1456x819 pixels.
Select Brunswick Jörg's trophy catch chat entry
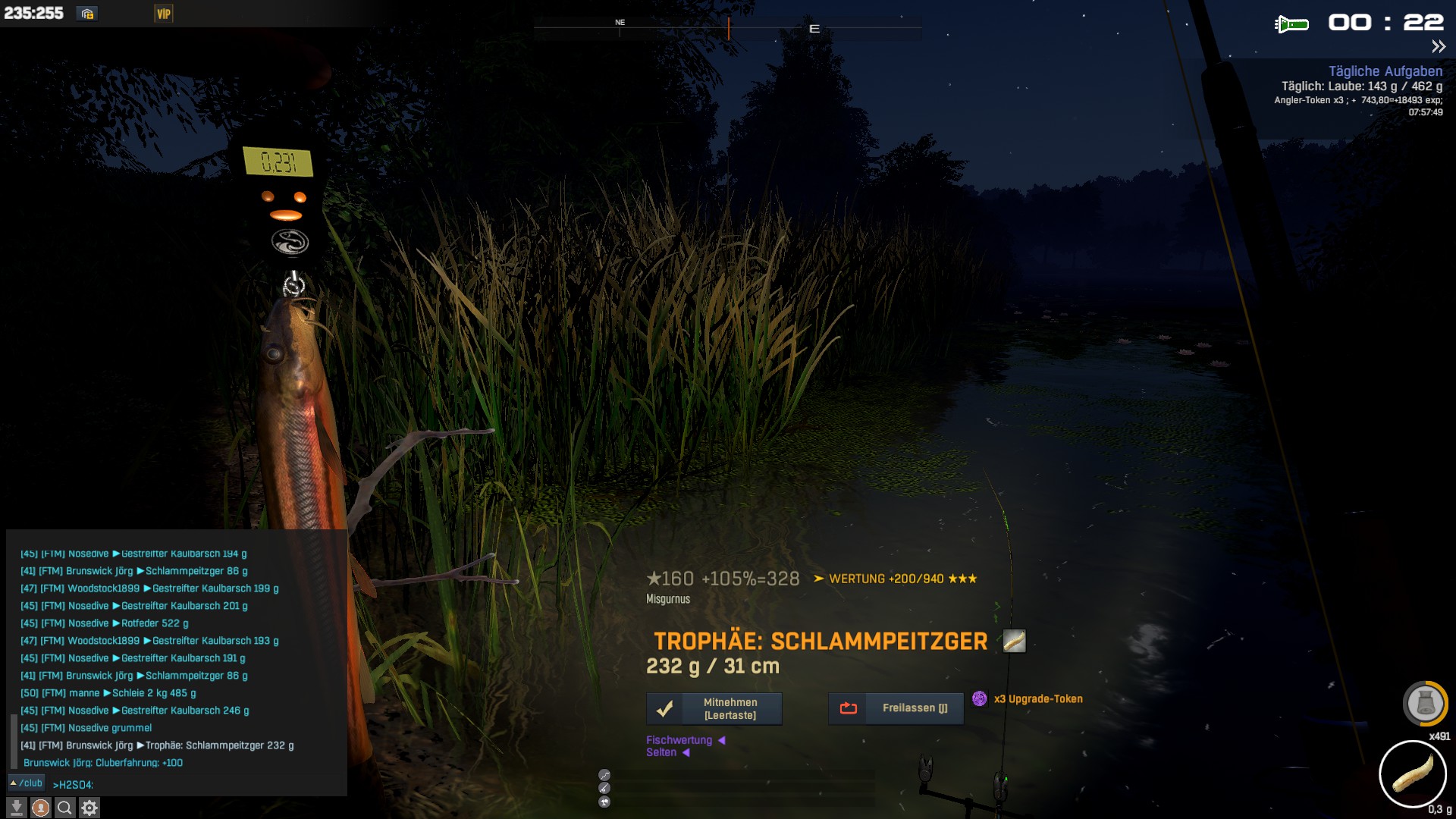[x=157, y=745]
